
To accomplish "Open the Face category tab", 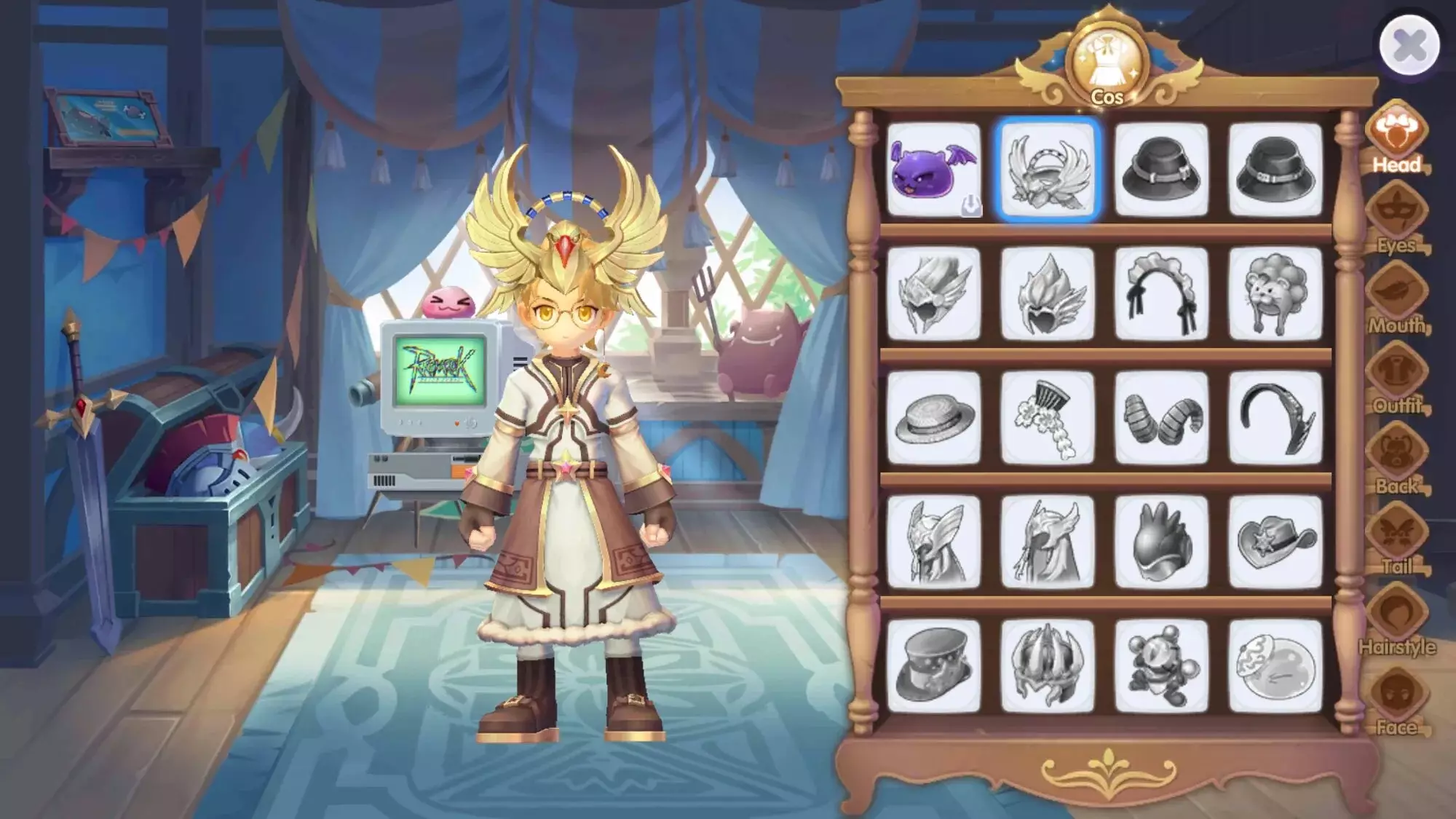I will click(x=1396, y=700).
